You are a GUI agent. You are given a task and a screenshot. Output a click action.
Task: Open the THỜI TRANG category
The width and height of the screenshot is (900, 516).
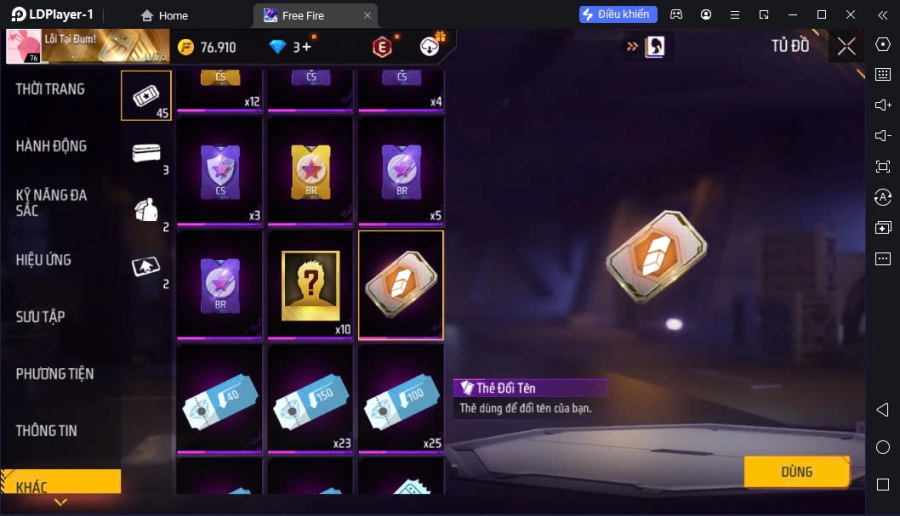(50, 89)
